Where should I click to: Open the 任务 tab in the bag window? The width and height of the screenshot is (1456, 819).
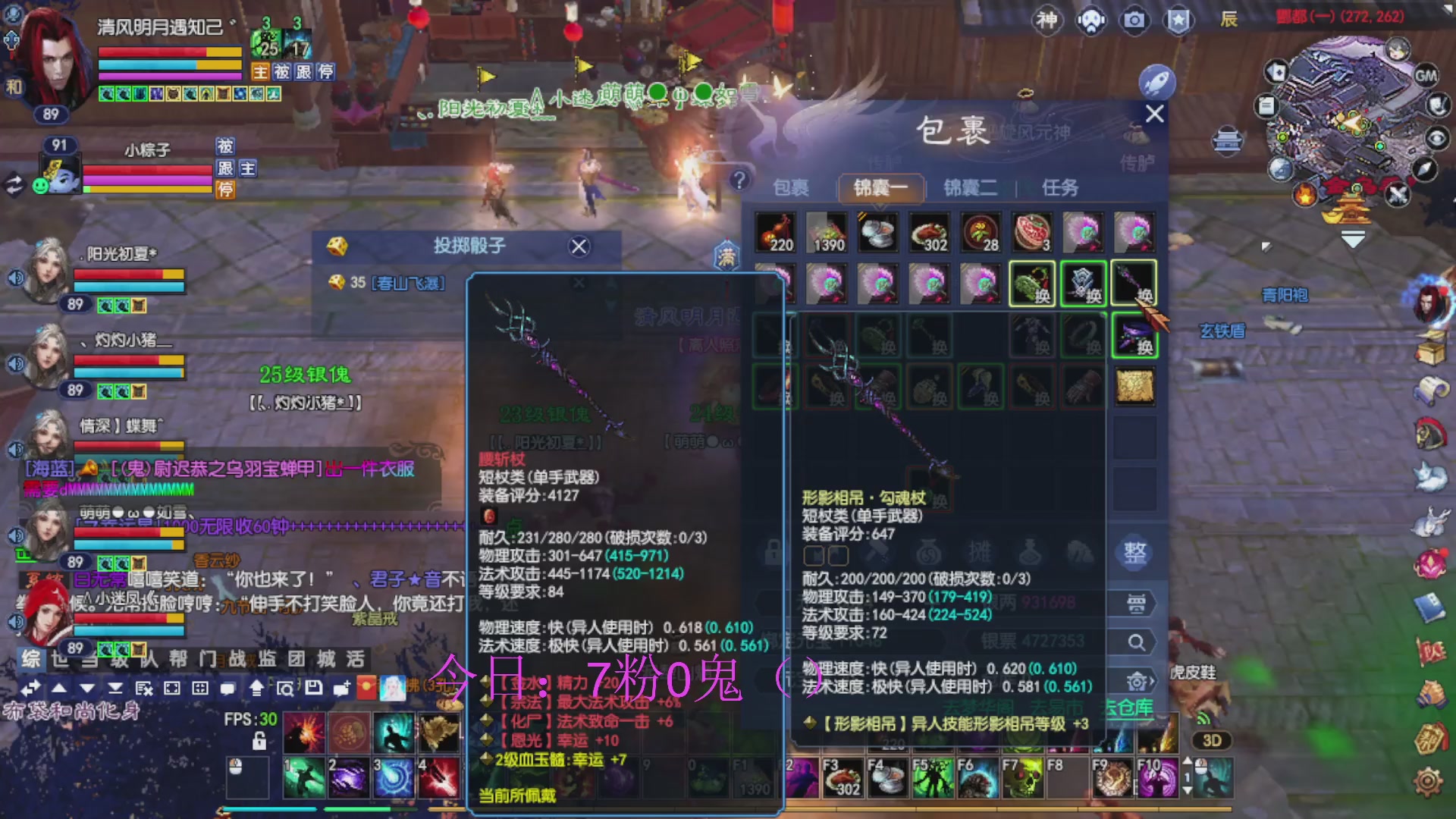[x=1061, y=189]
